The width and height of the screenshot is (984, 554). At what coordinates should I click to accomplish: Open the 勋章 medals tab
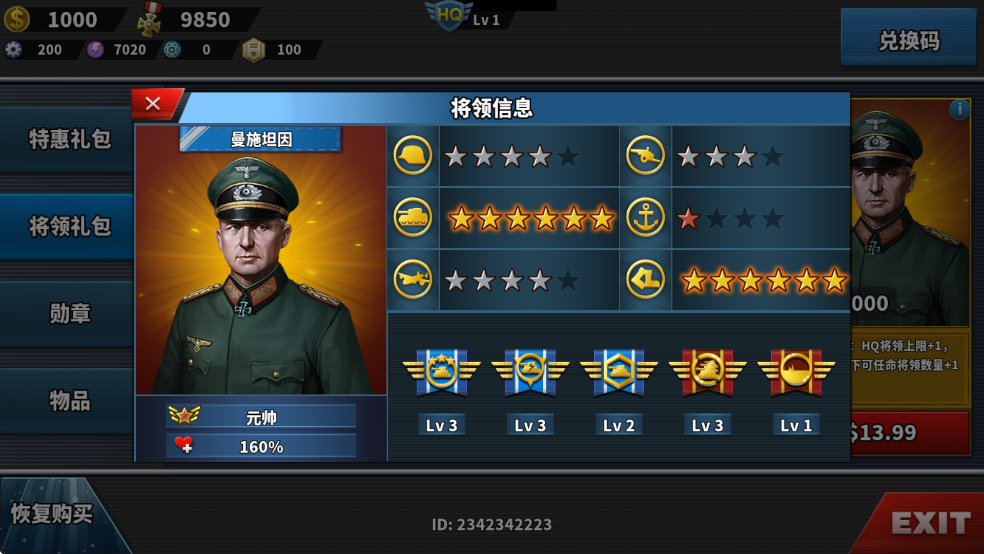coord(68,313)
